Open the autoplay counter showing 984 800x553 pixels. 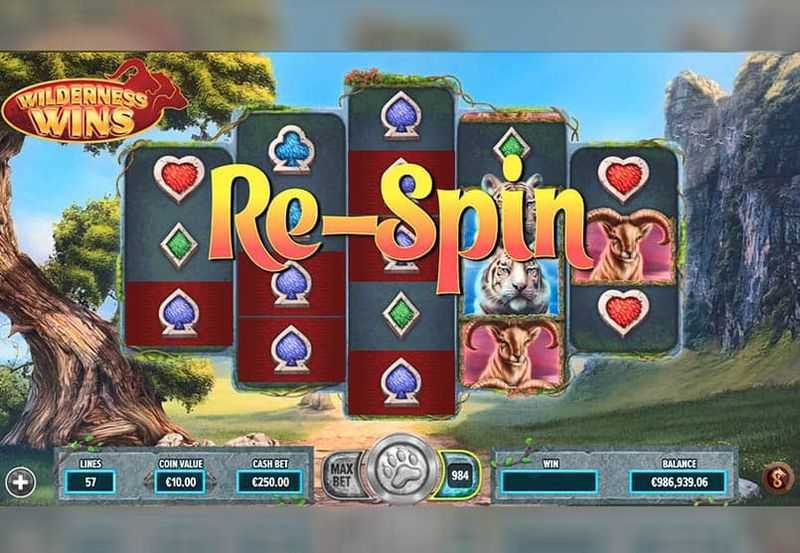tap(459, 474)
